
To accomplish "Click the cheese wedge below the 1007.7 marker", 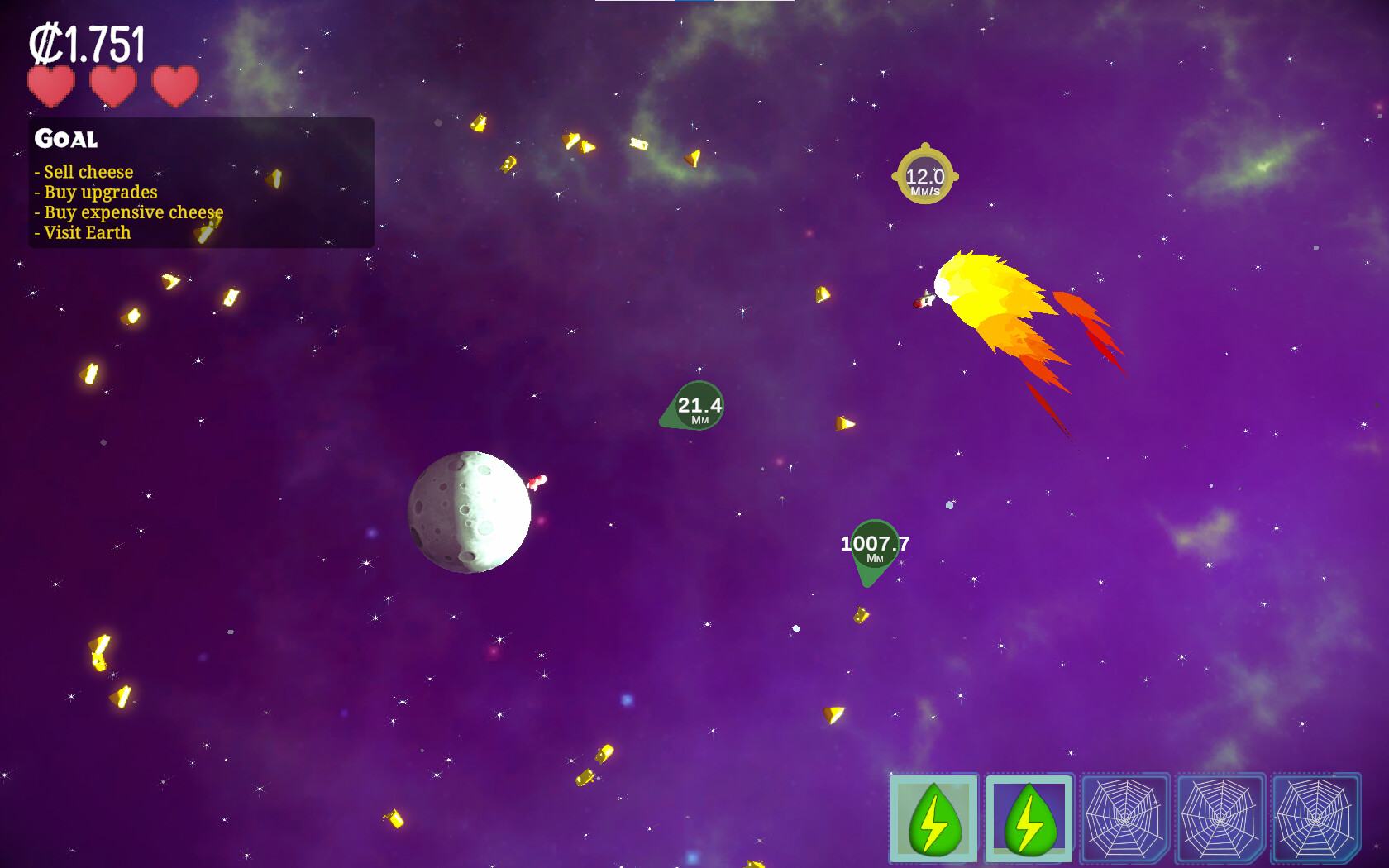I will [860, 617].
